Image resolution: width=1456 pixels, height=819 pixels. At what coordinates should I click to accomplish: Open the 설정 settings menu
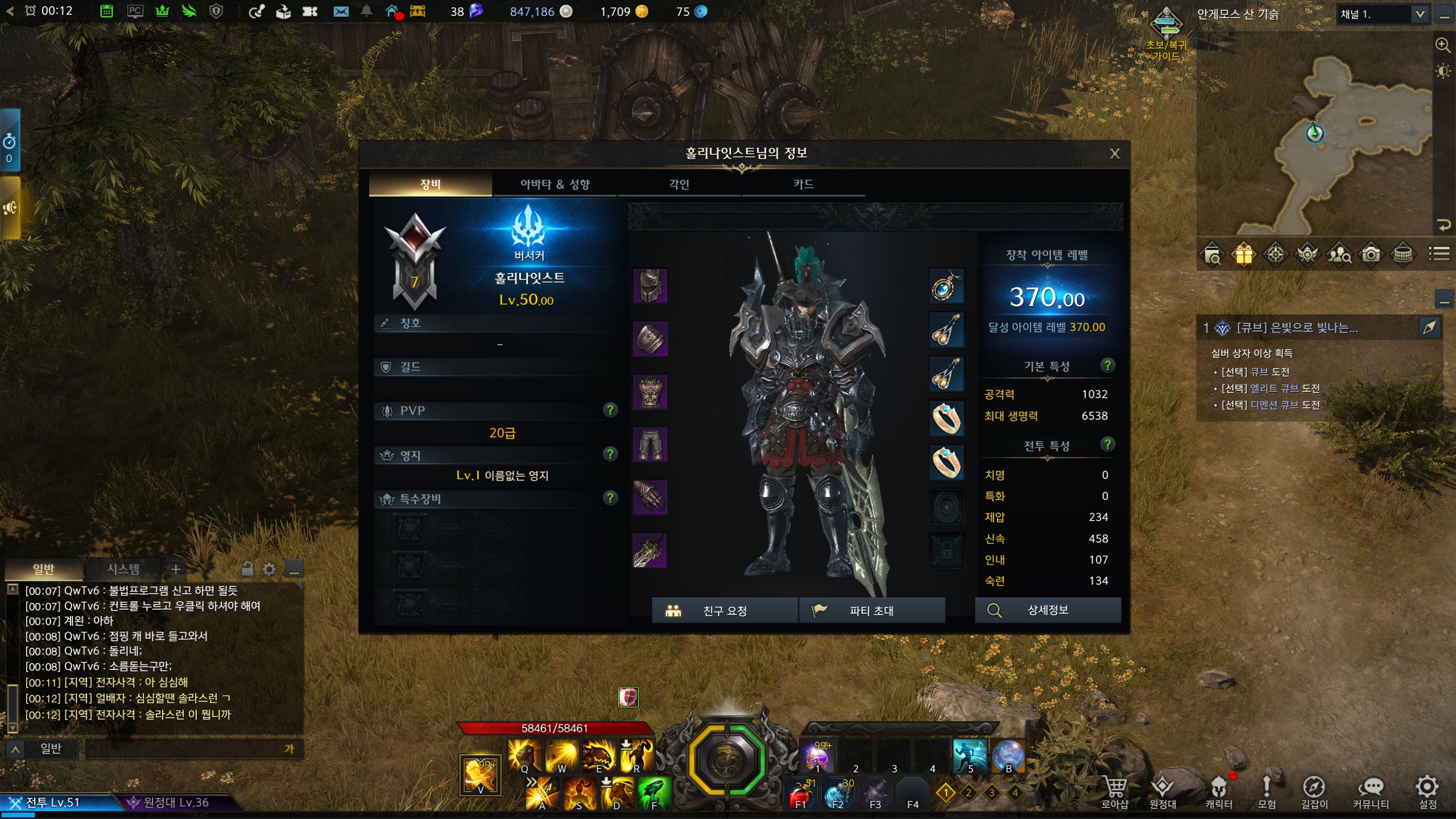click(1427, 792)
